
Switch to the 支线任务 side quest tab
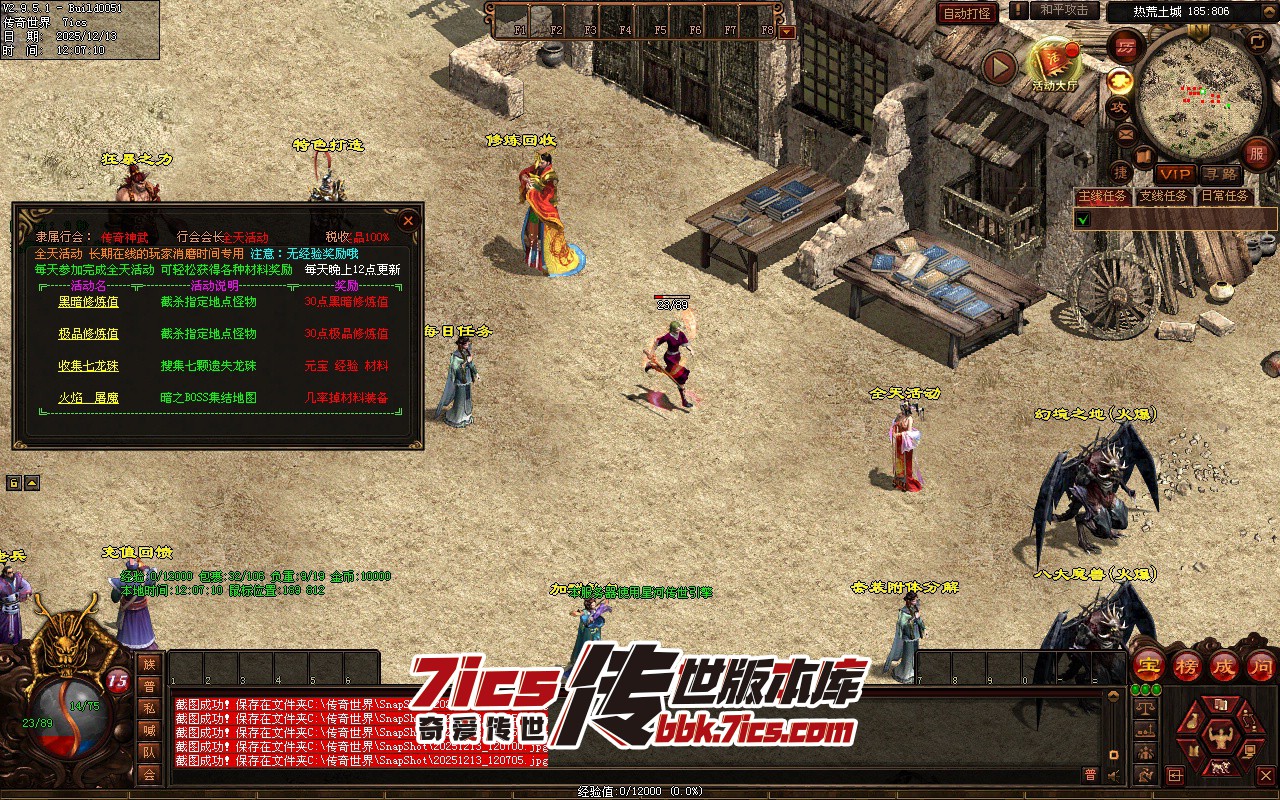(1164, 197)
